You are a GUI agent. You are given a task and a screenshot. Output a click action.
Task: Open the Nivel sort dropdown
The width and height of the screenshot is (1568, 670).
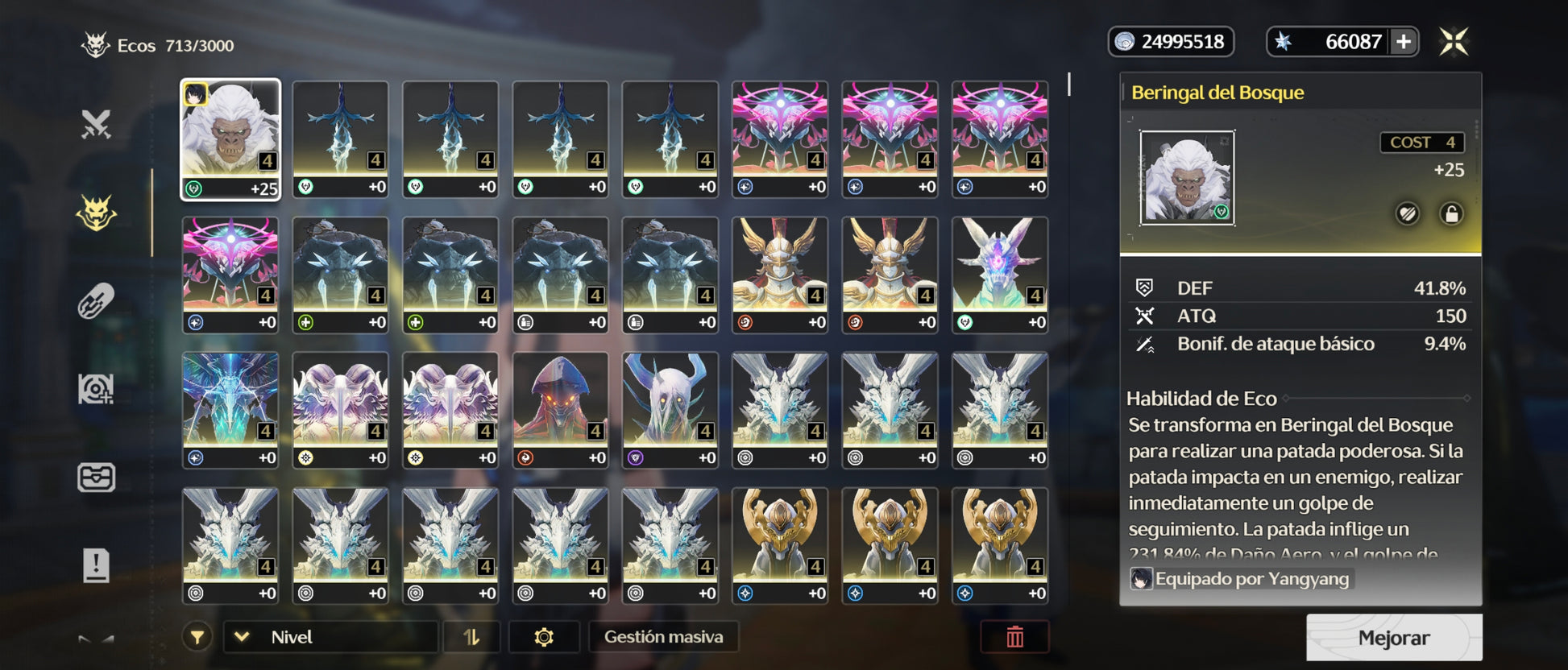point(330,637)
